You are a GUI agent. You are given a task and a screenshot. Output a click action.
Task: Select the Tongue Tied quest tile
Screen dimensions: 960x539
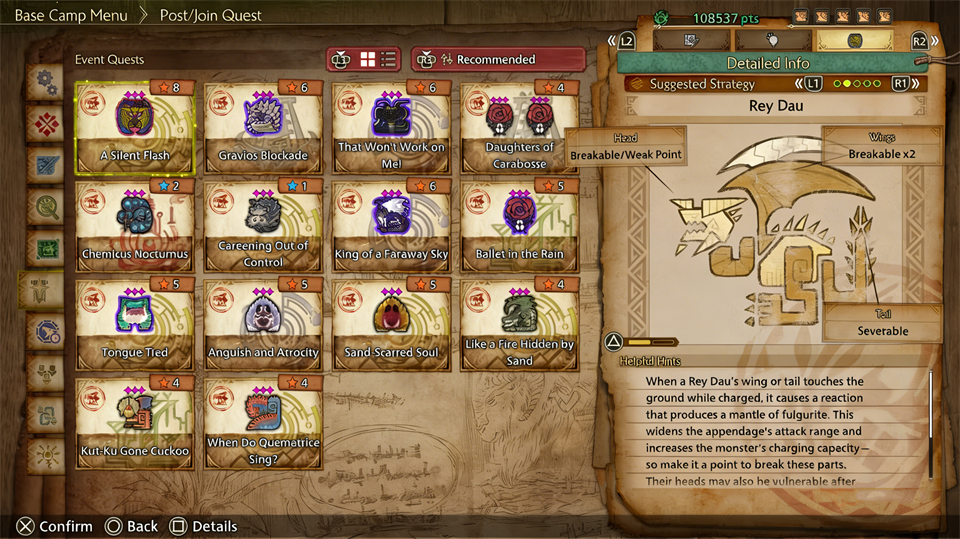point(135,324)
